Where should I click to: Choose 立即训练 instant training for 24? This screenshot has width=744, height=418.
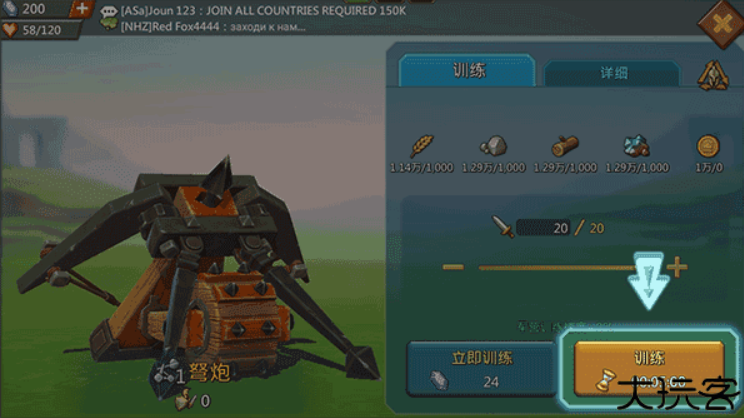click(480, 367)
